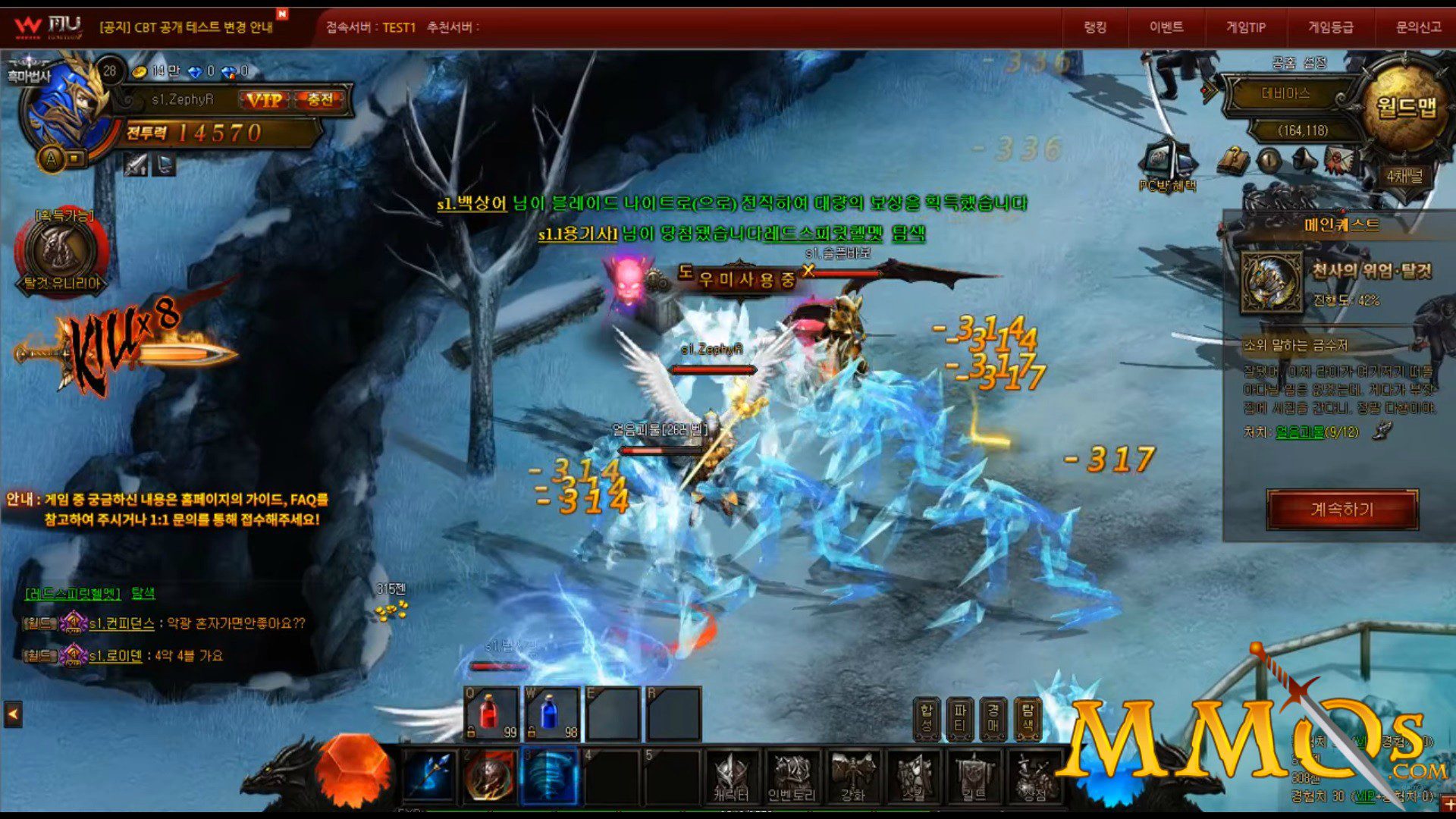The image size is (1456, 819).
Task: Open the 길드 guild menu
Action: click(x=974, y=777)
